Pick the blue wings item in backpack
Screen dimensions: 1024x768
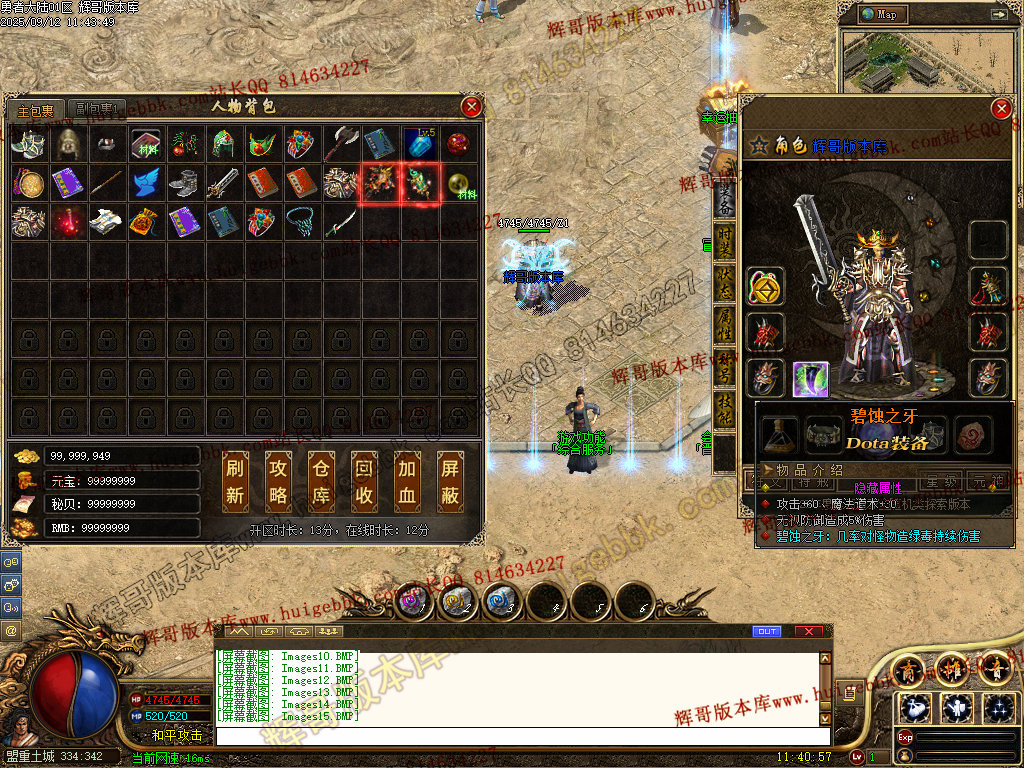pos(146,183)
